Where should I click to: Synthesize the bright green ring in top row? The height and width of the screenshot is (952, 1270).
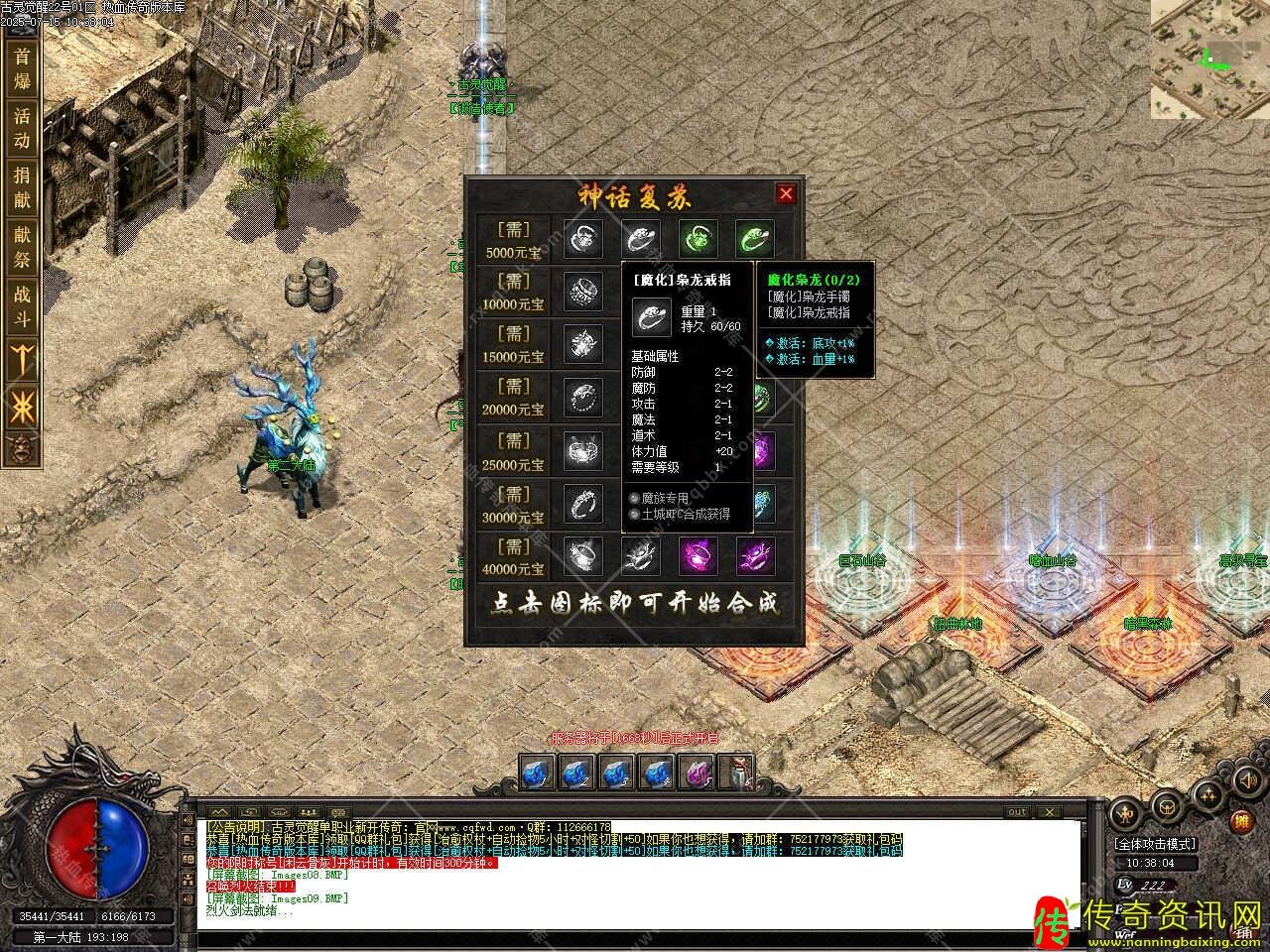[x=755, y=239]
